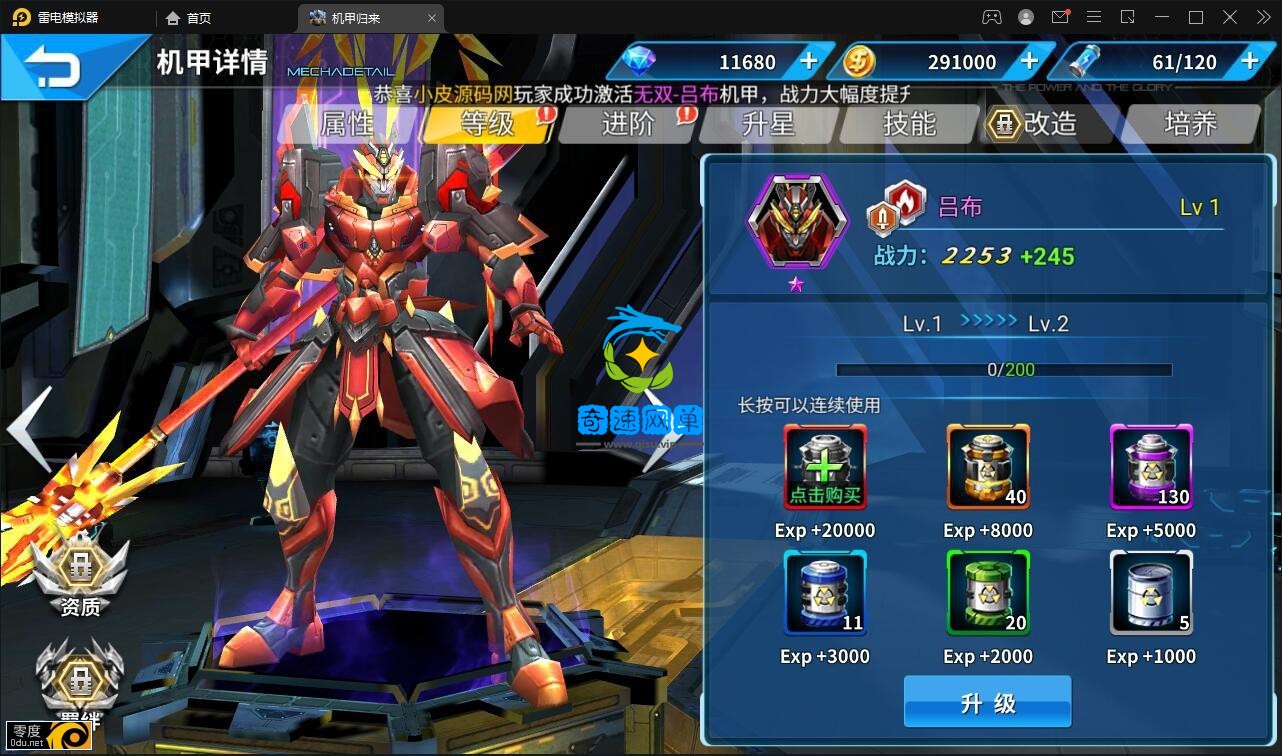This screenshot has height=756, width=1282.
Task: Refill energy with the plus button
Action: pyautogui.click(x=1249, y=62)
